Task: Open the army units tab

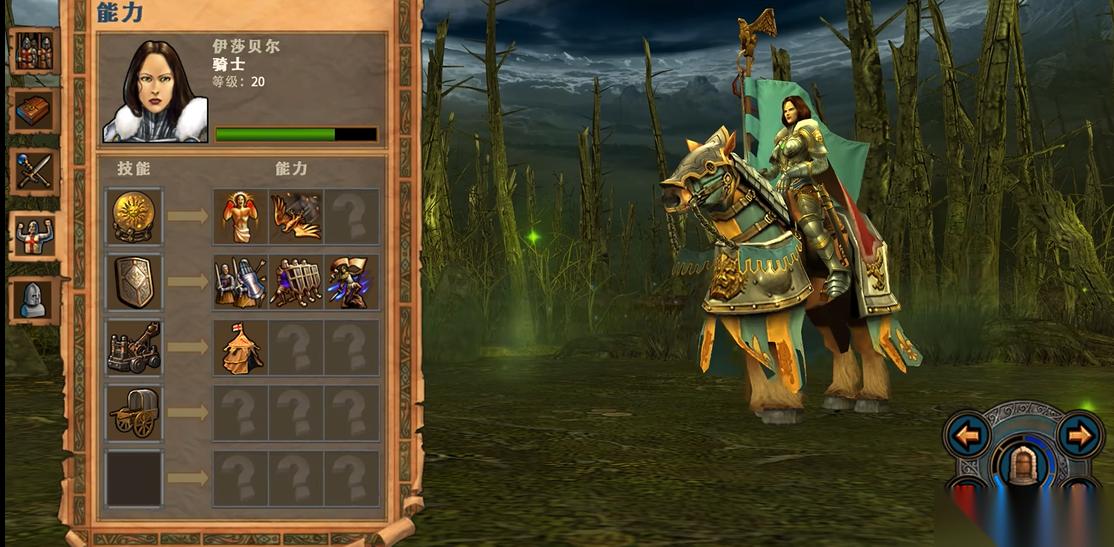Action: coord(34,51)
